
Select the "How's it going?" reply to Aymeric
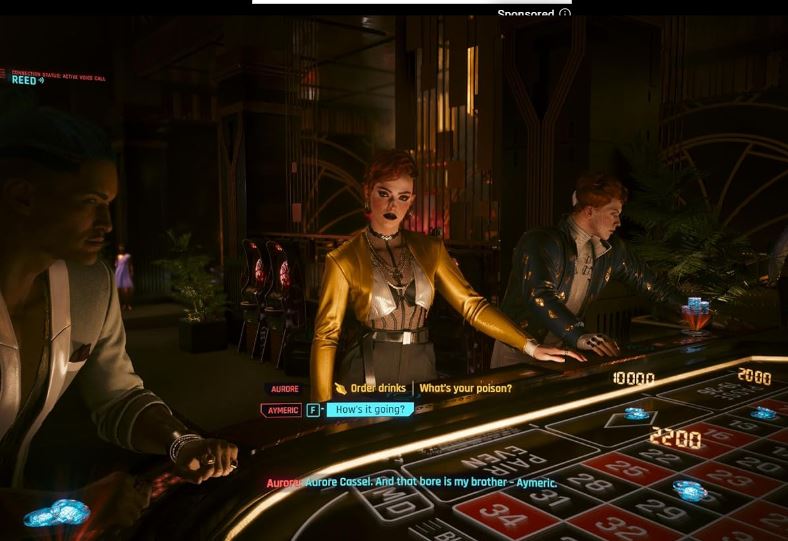[370, 410]
